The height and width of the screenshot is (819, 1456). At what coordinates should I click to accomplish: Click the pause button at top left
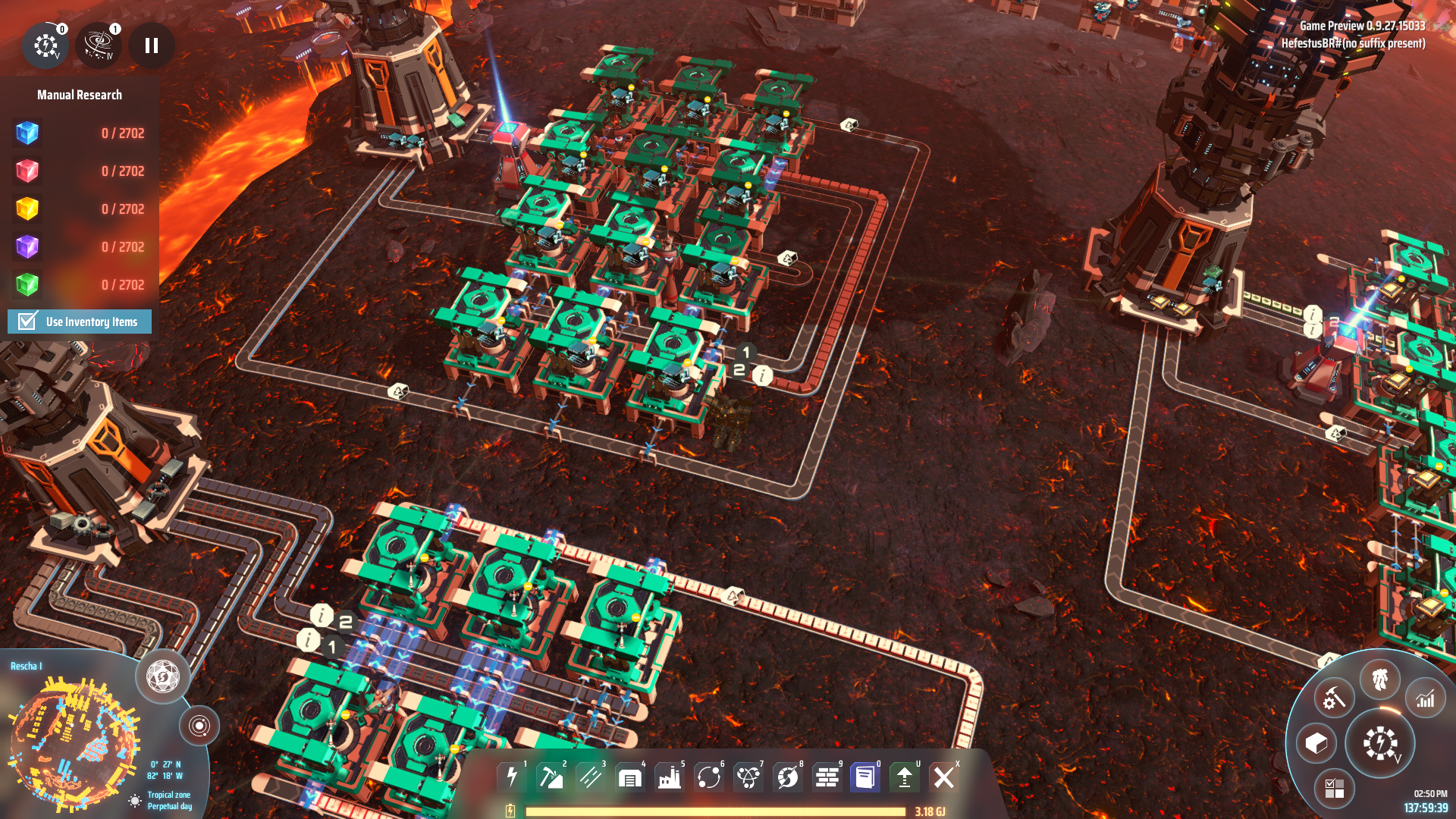point(152,46)
